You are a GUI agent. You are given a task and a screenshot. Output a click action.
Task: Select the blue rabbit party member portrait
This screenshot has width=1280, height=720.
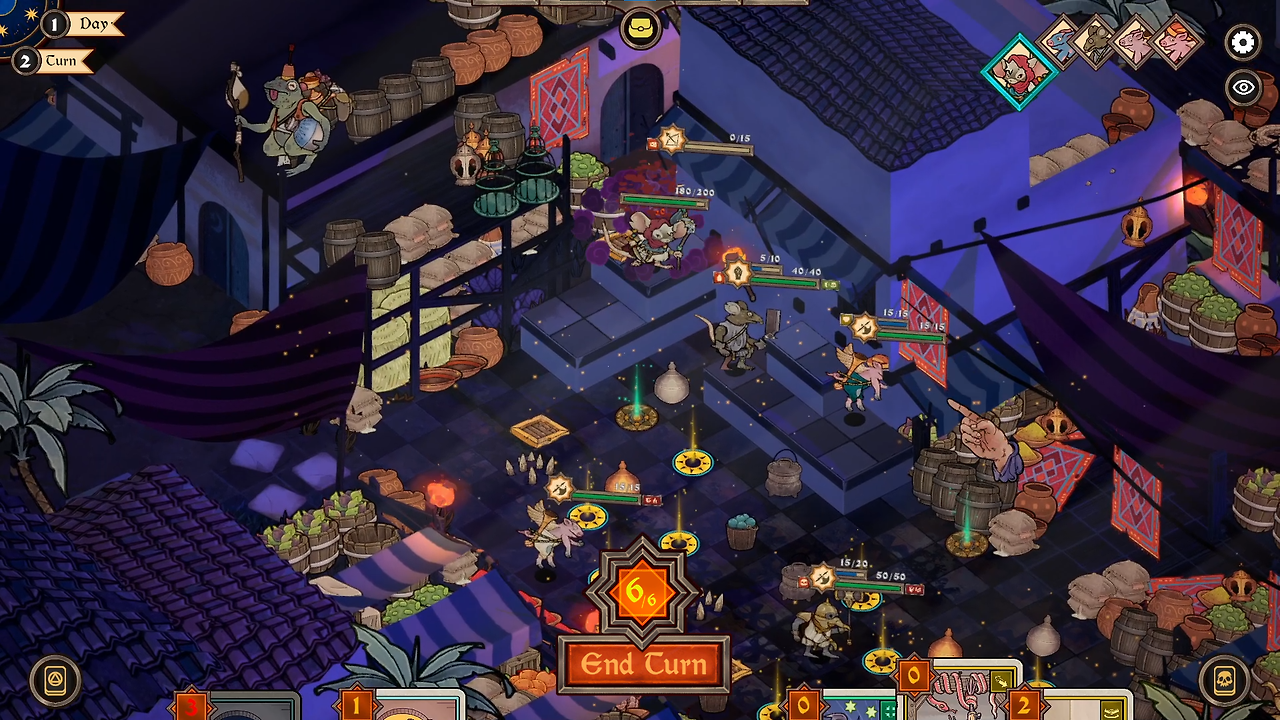1062,44
